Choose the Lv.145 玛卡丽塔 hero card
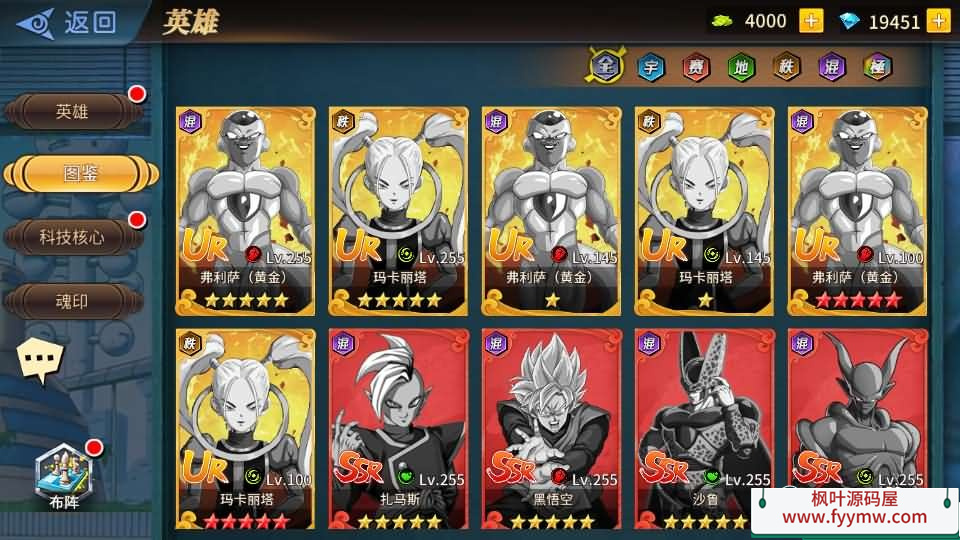This screenshot has width=960, height=540. tap(704, 210)
